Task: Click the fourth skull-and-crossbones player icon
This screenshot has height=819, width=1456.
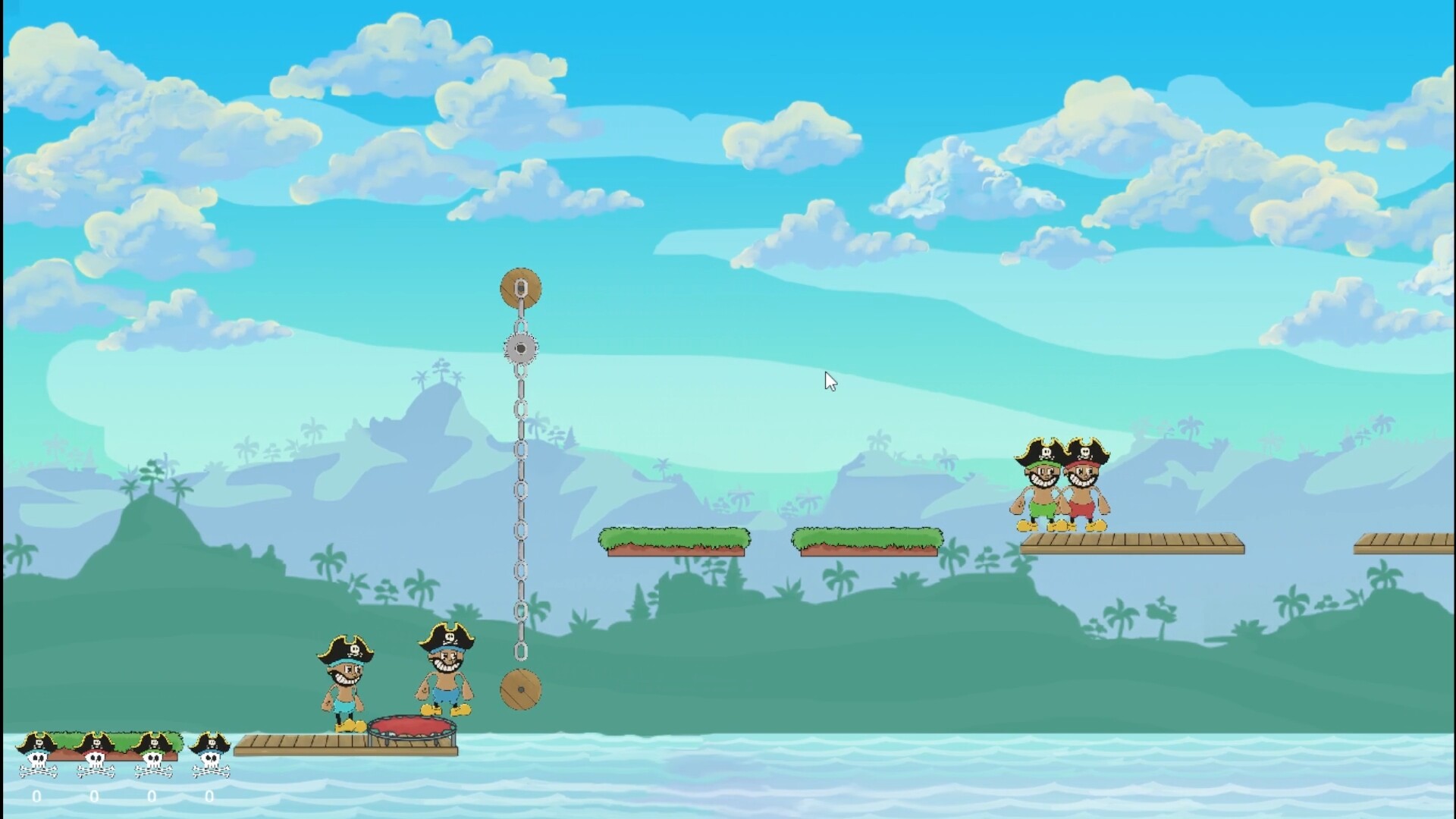Action: [x=210, y=758]
